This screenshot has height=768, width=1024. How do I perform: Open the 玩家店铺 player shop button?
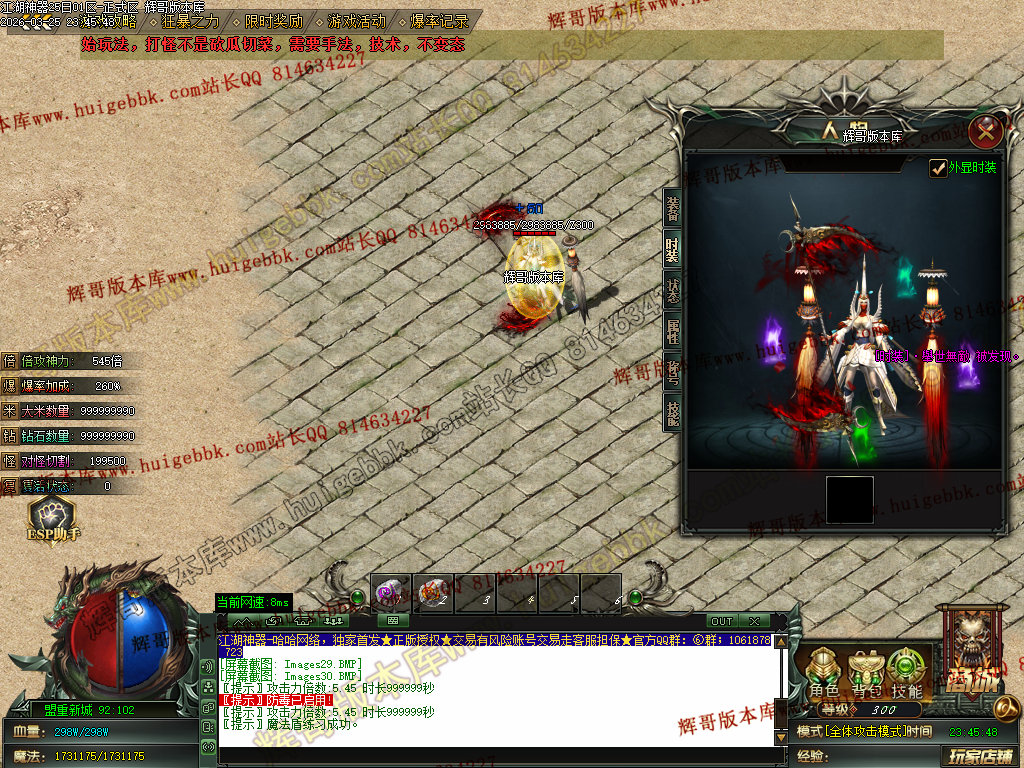click(980, 756)
